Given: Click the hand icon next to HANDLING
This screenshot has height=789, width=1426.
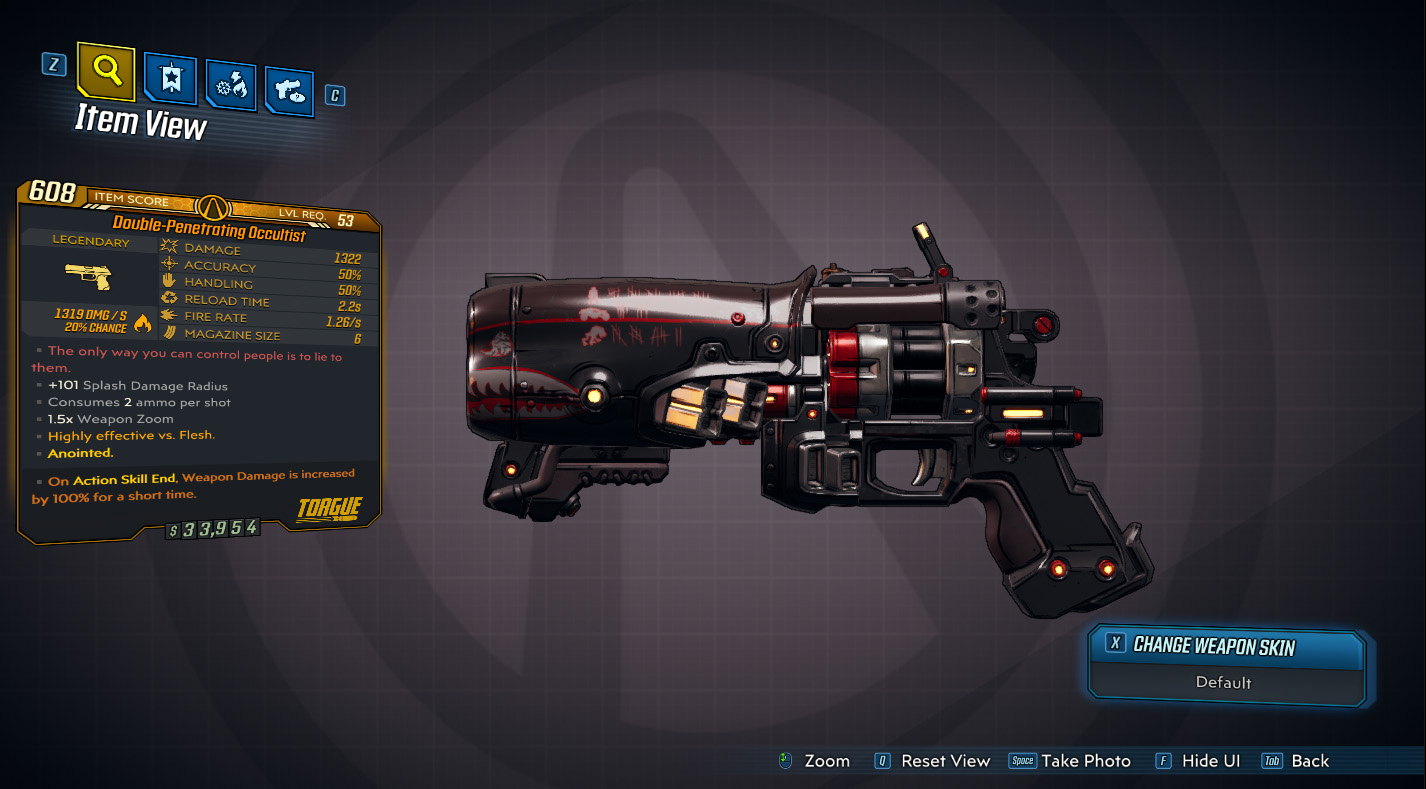Looking at the screenshot, I should pos(167,281).
